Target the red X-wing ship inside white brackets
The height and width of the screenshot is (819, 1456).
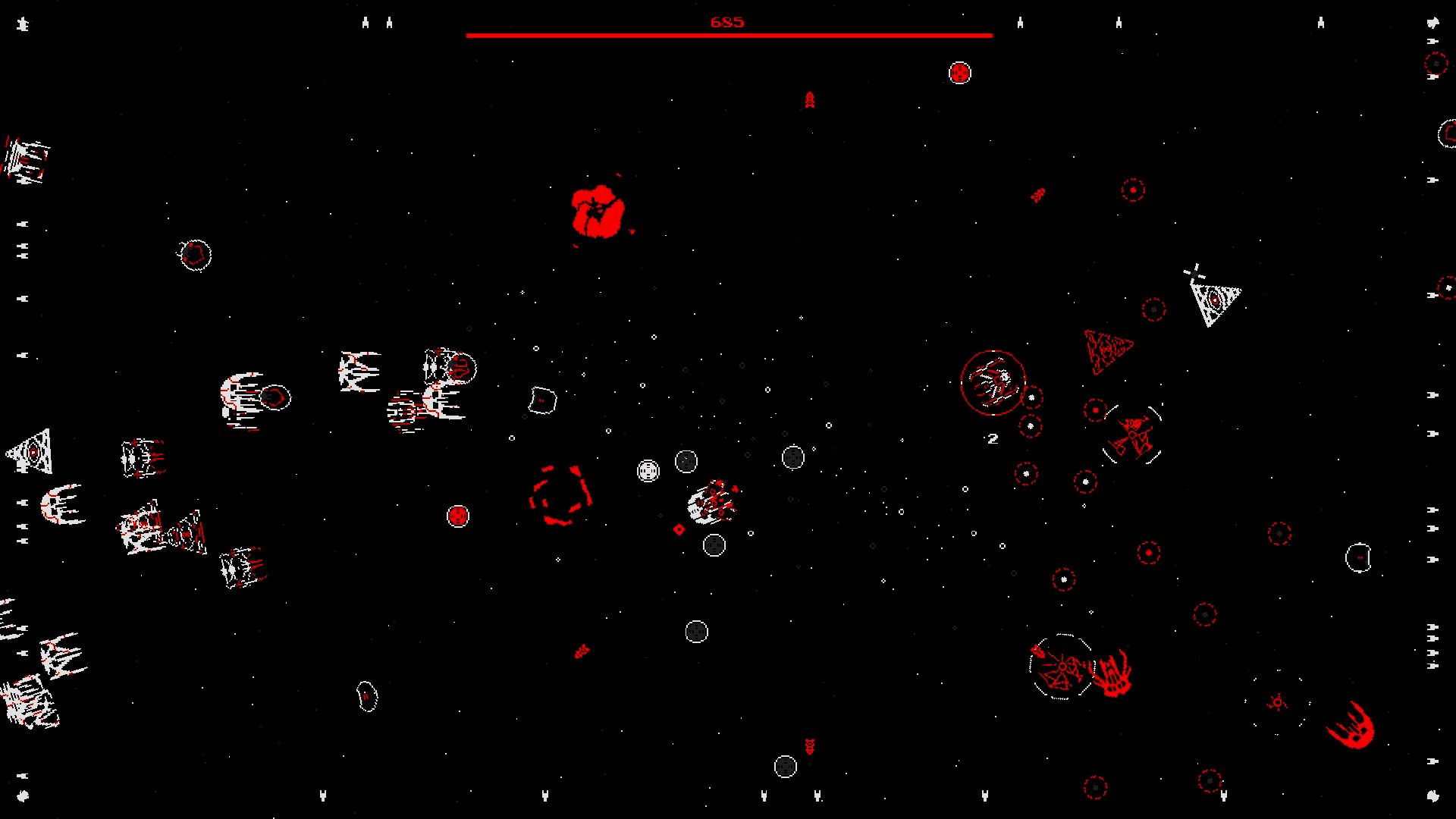1134,436
